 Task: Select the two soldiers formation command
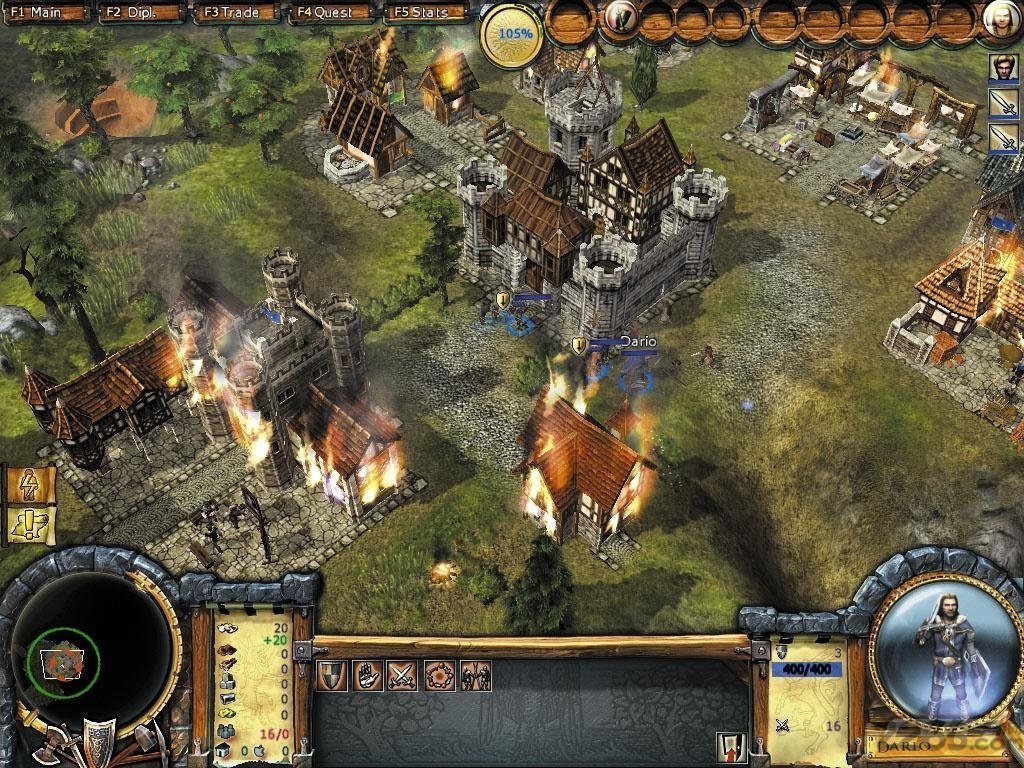click(x=475, y=676)
